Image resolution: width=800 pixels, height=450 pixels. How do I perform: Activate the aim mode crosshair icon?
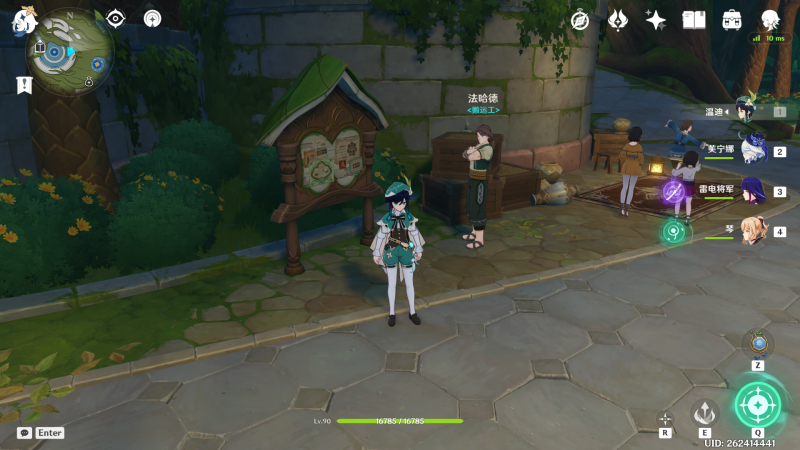coord(665,419)
